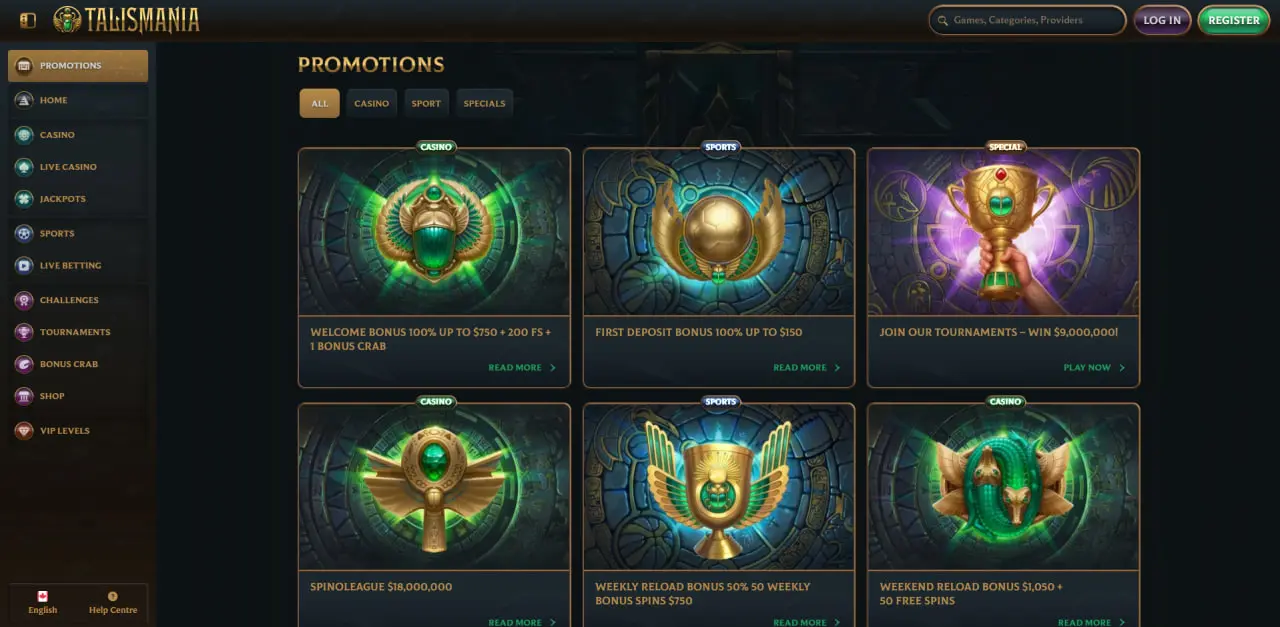Open the Help Centre
Image resolution: width=1280 pixels, height=627 pixels.
113,603
